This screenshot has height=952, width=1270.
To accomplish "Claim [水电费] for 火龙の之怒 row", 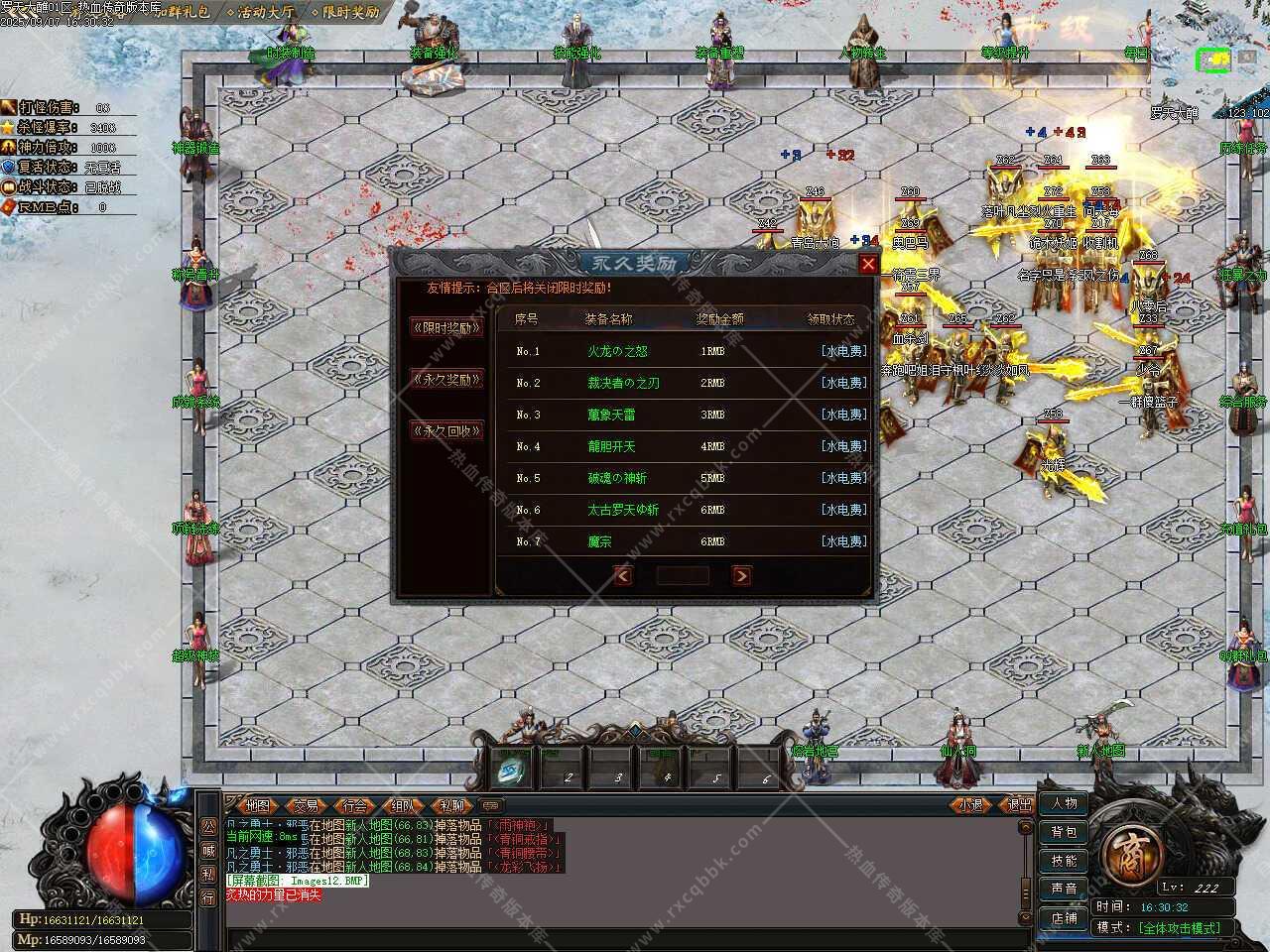I will (x=843, y=351).
